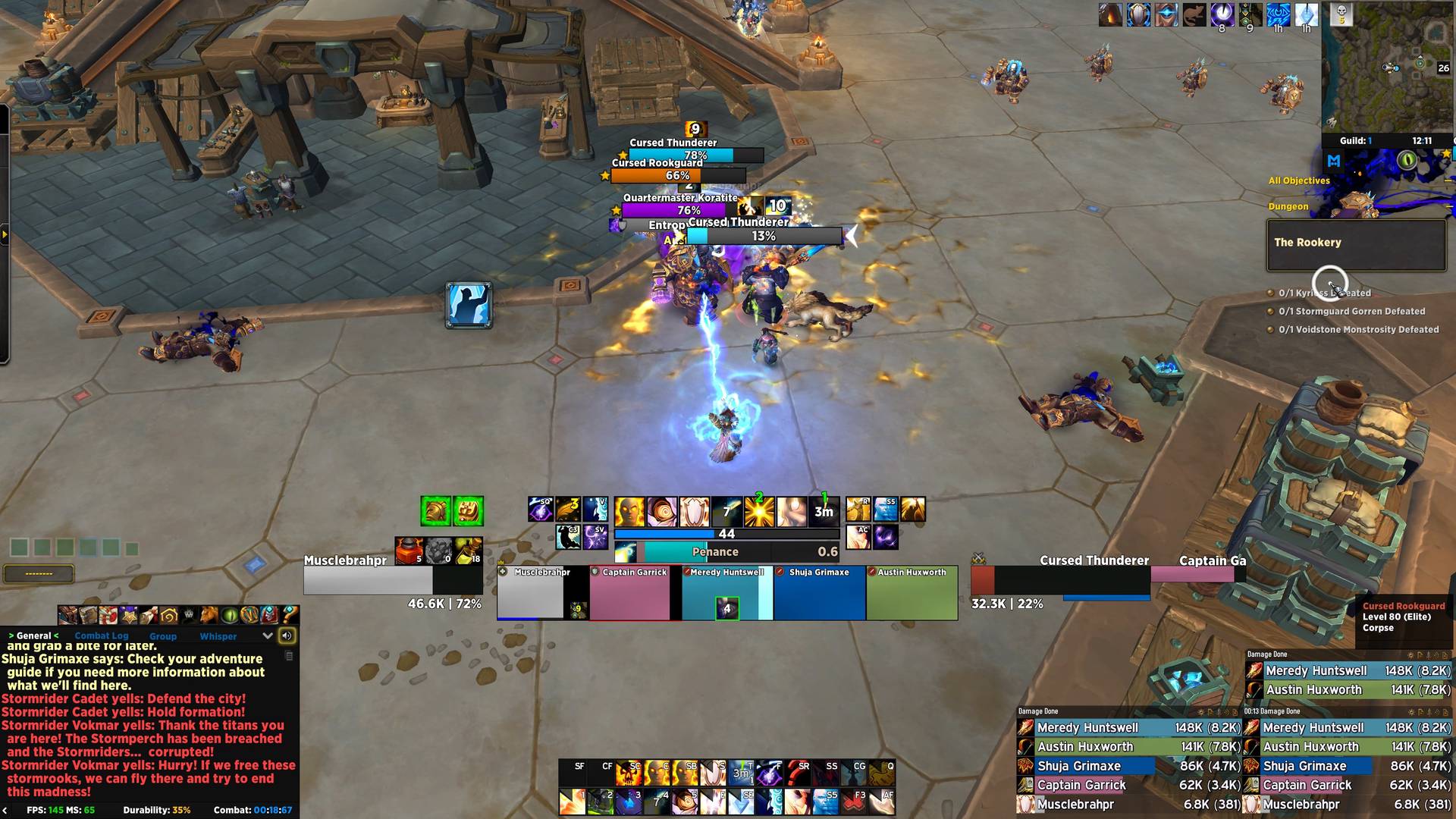Activate the blue silhouette extra action button
The width and height of the screenshot is (1456, 819).
tap(469, 305)
